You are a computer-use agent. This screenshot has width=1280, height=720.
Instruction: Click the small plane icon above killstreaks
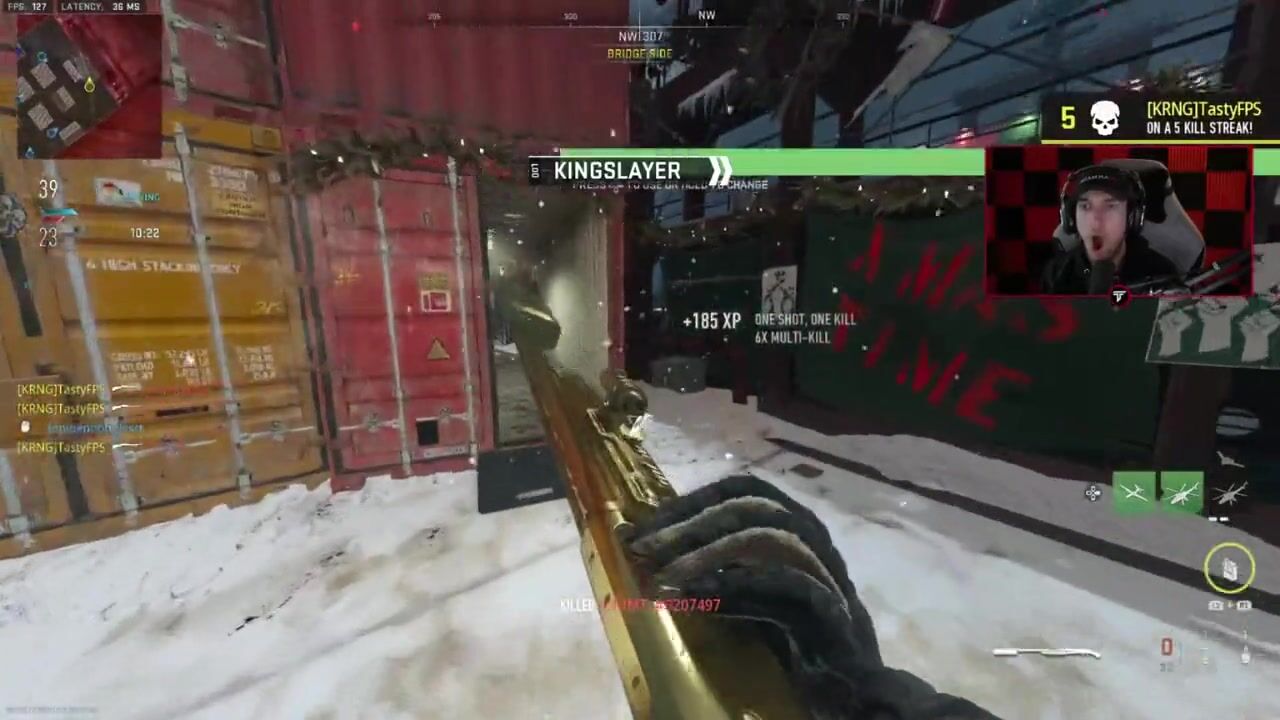click(1230, 460)
